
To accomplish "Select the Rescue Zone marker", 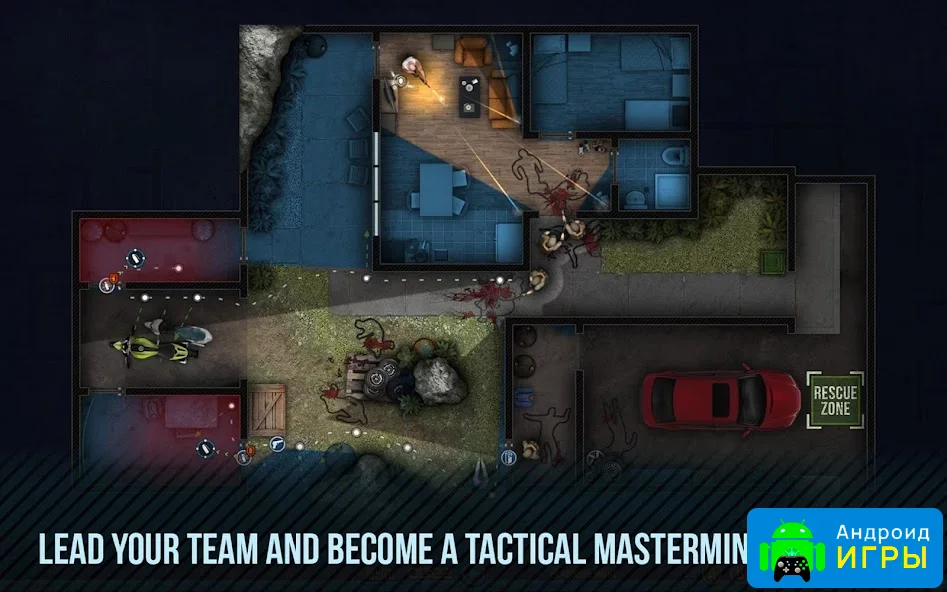I will [x=835, y=399].
